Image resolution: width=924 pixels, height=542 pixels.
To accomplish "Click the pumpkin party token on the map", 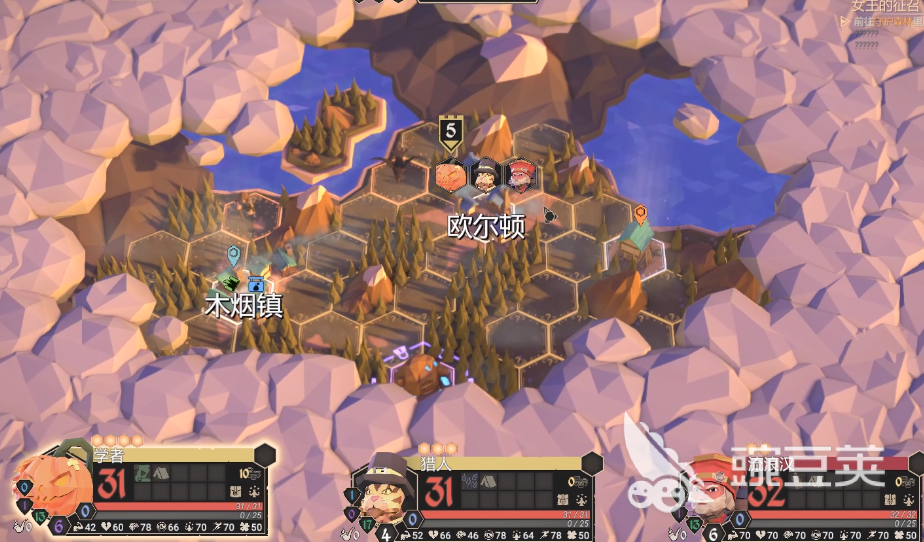I will [x=451, y=176].
